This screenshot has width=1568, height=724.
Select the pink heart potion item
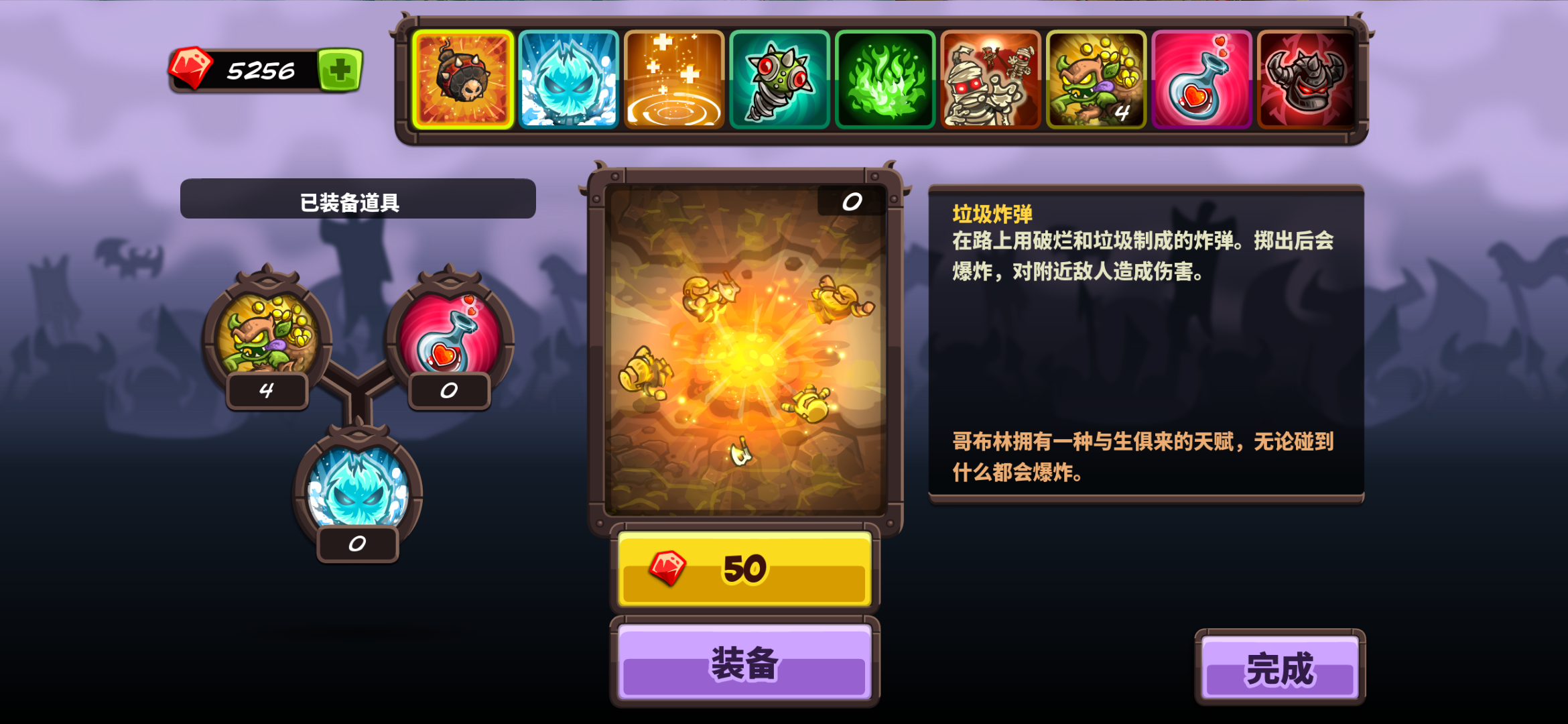[1198, 78]
